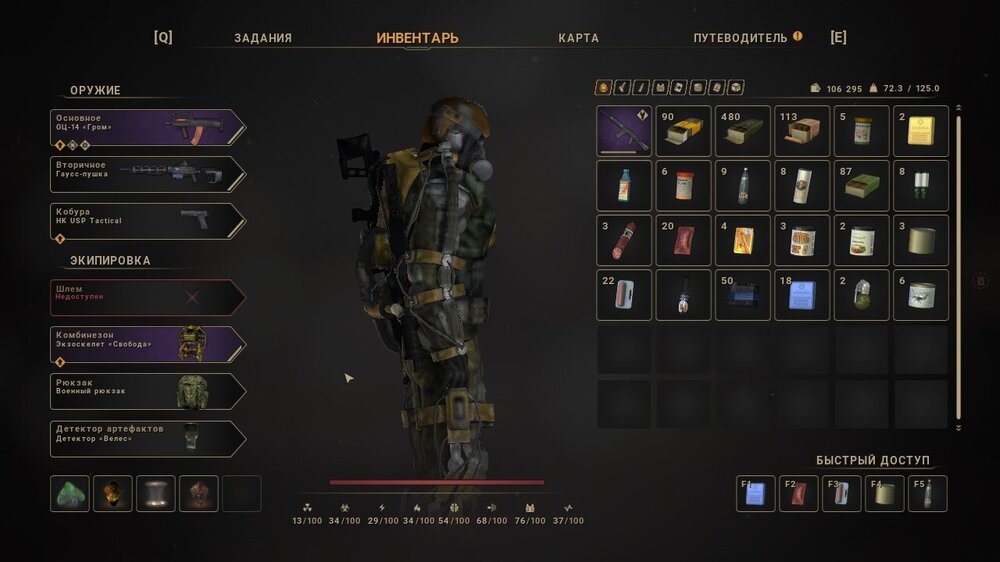The image size is (1000, 562).
Task: Select the rifle in the inventory grid
Action: point(624,131)
